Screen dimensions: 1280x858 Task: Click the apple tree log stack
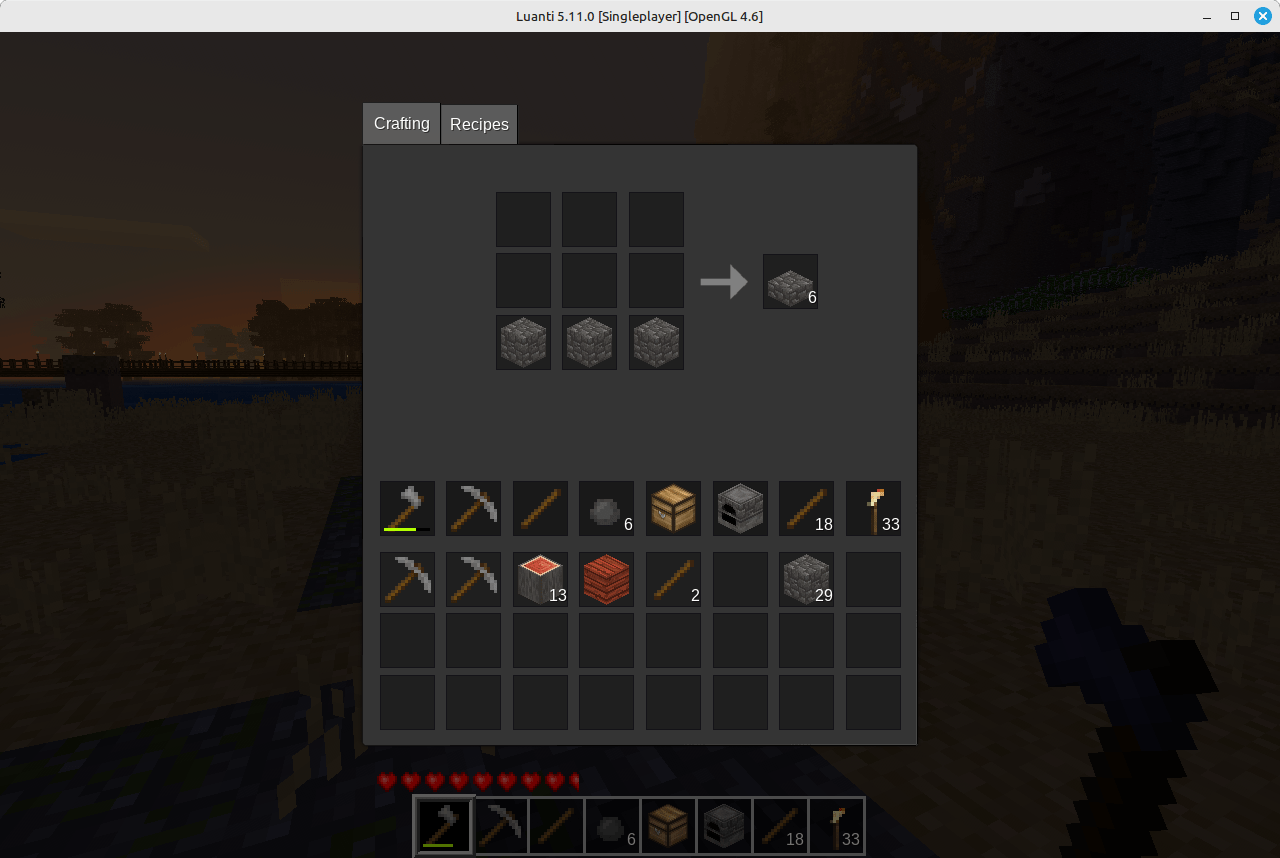pos(540,579)
